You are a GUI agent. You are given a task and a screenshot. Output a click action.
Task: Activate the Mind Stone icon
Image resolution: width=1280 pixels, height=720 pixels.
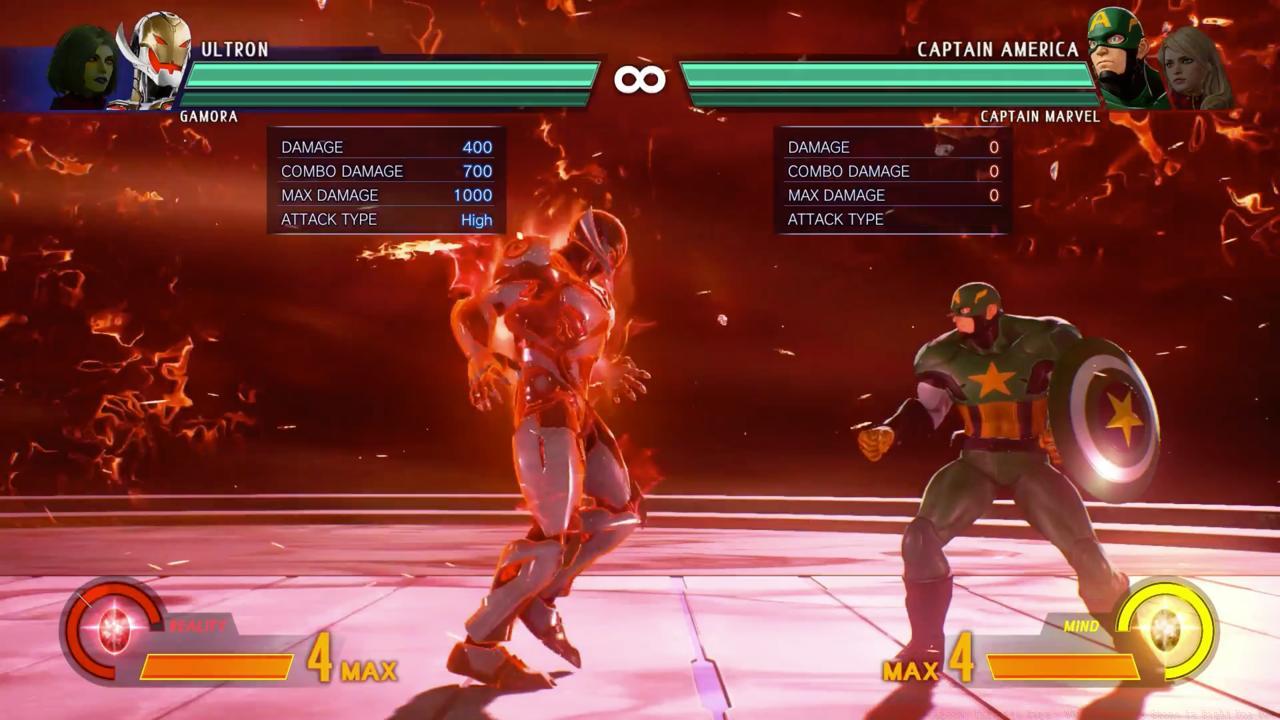click(1165, 628)
